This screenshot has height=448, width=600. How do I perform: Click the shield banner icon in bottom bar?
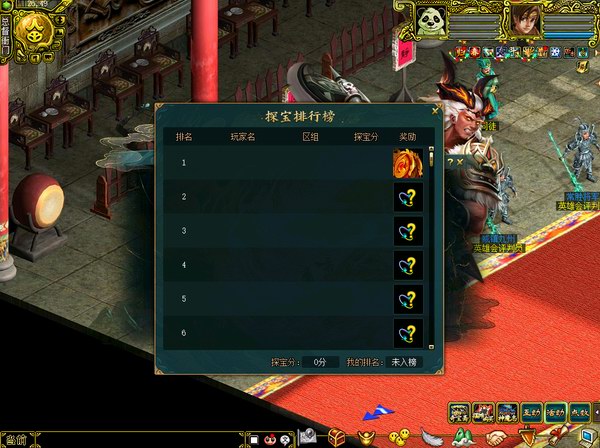pyautogui.click(x=526, y=437)
